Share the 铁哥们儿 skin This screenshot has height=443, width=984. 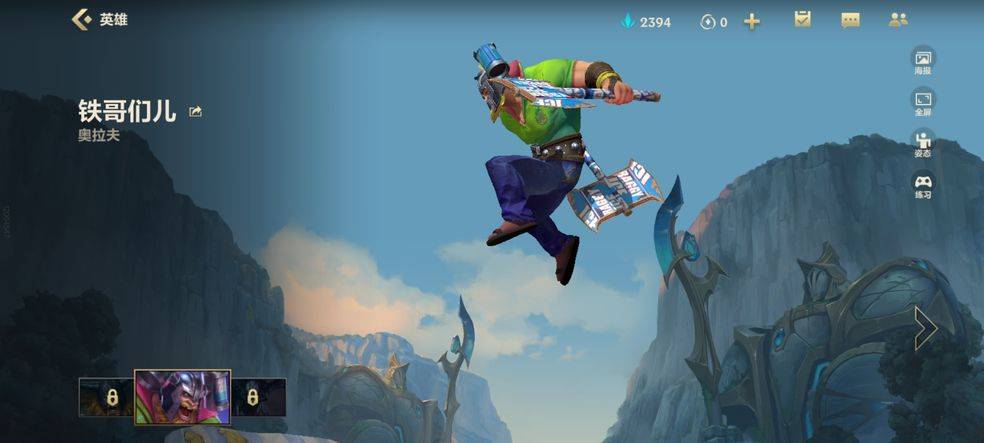tap(195, 112)
